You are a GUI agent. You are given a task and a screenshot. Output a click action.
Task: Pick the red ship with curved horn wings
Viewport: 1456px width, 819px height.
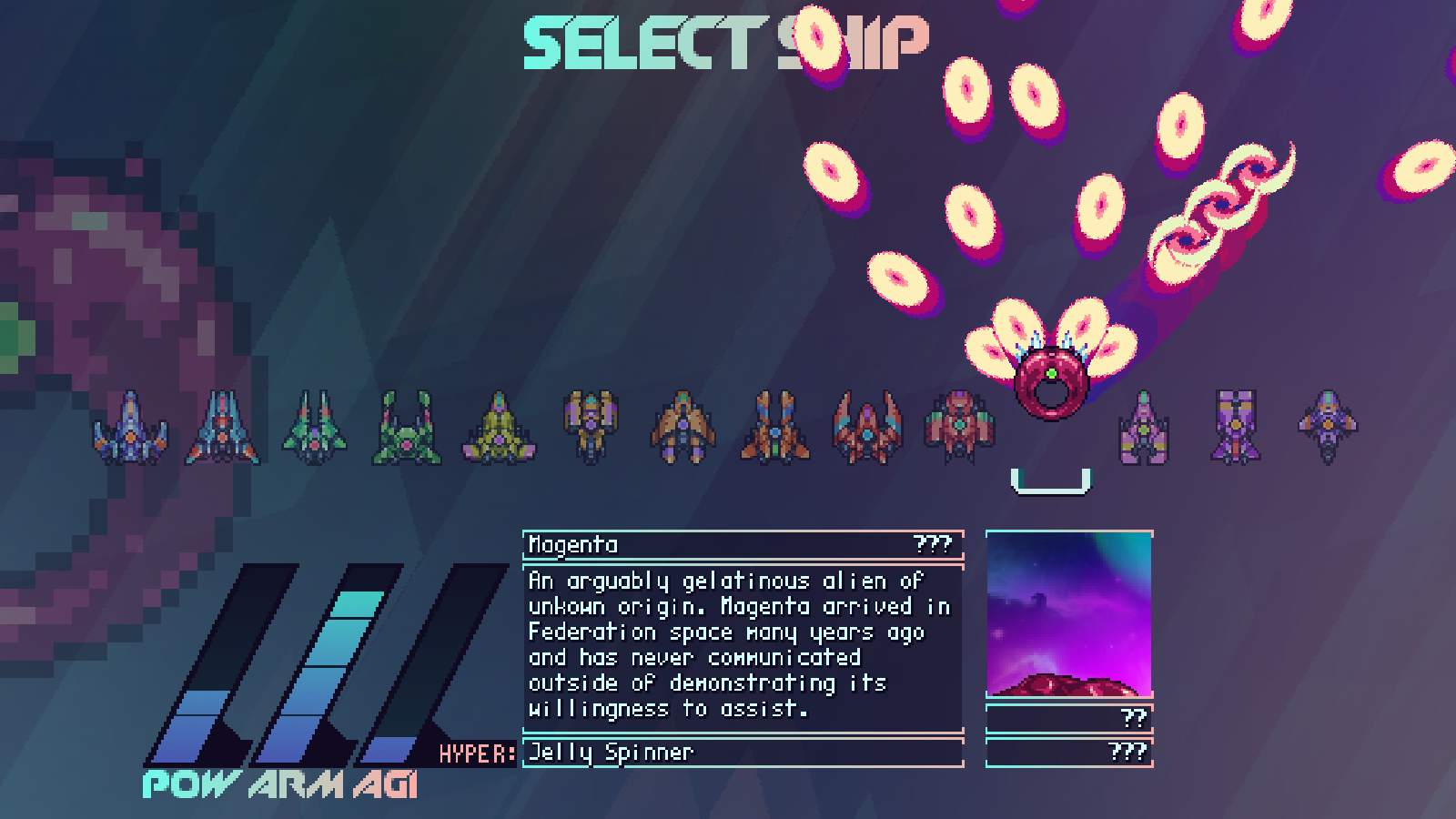[x=867, y=428]
